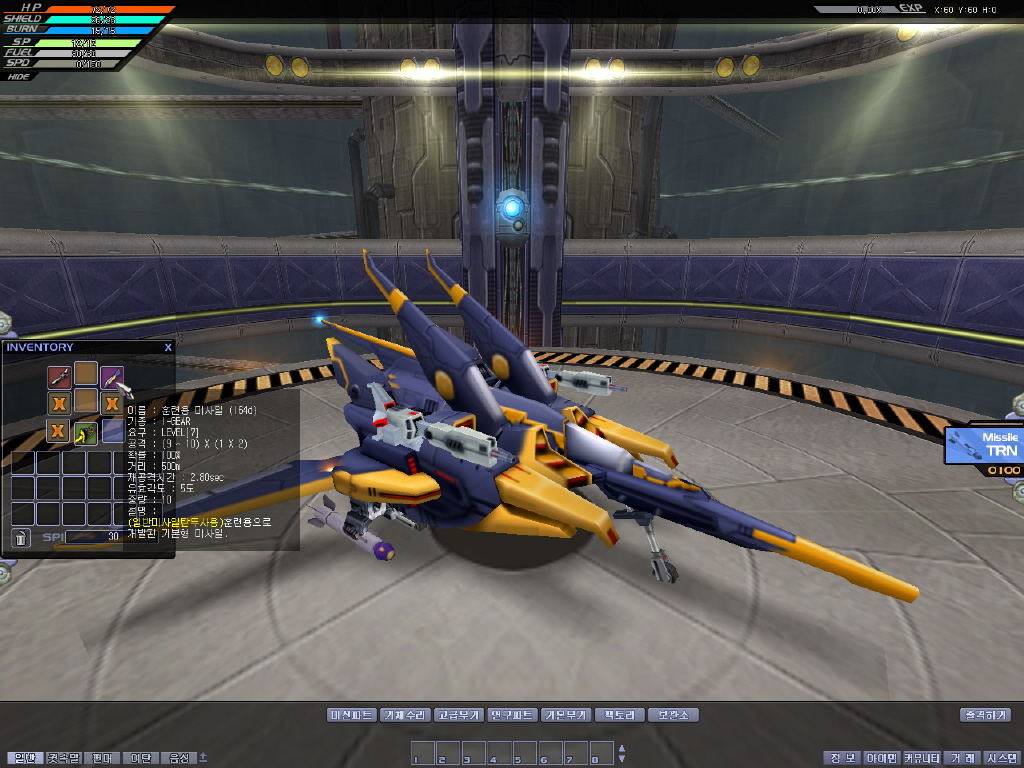The height and width of the screenshot is (768, 1024).
Task: Click the inventory trash can icon
Action: click(21, 538)
